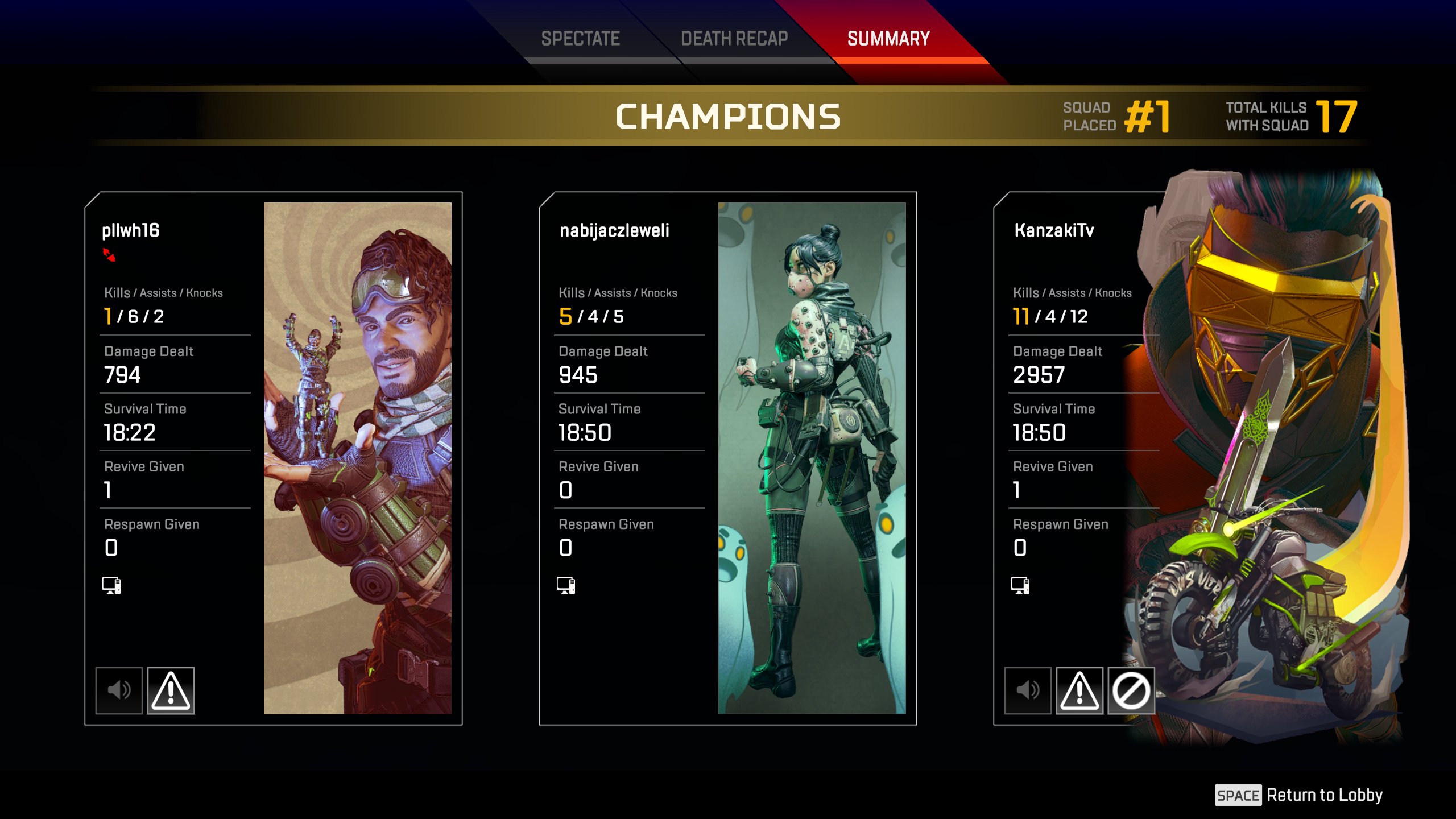Open the KanzakiTv player name

coord(1054,230)
